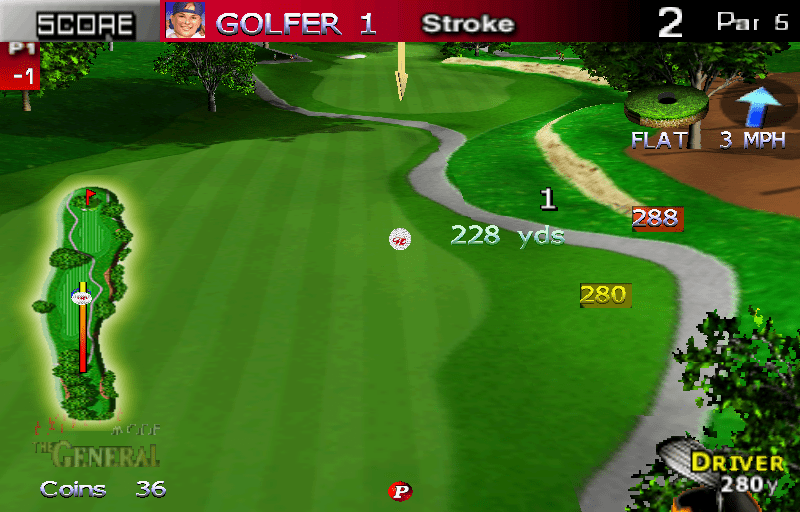The image size is (800, 512).
Task: Select the red 288 distance marker
Action: [656, 218]
